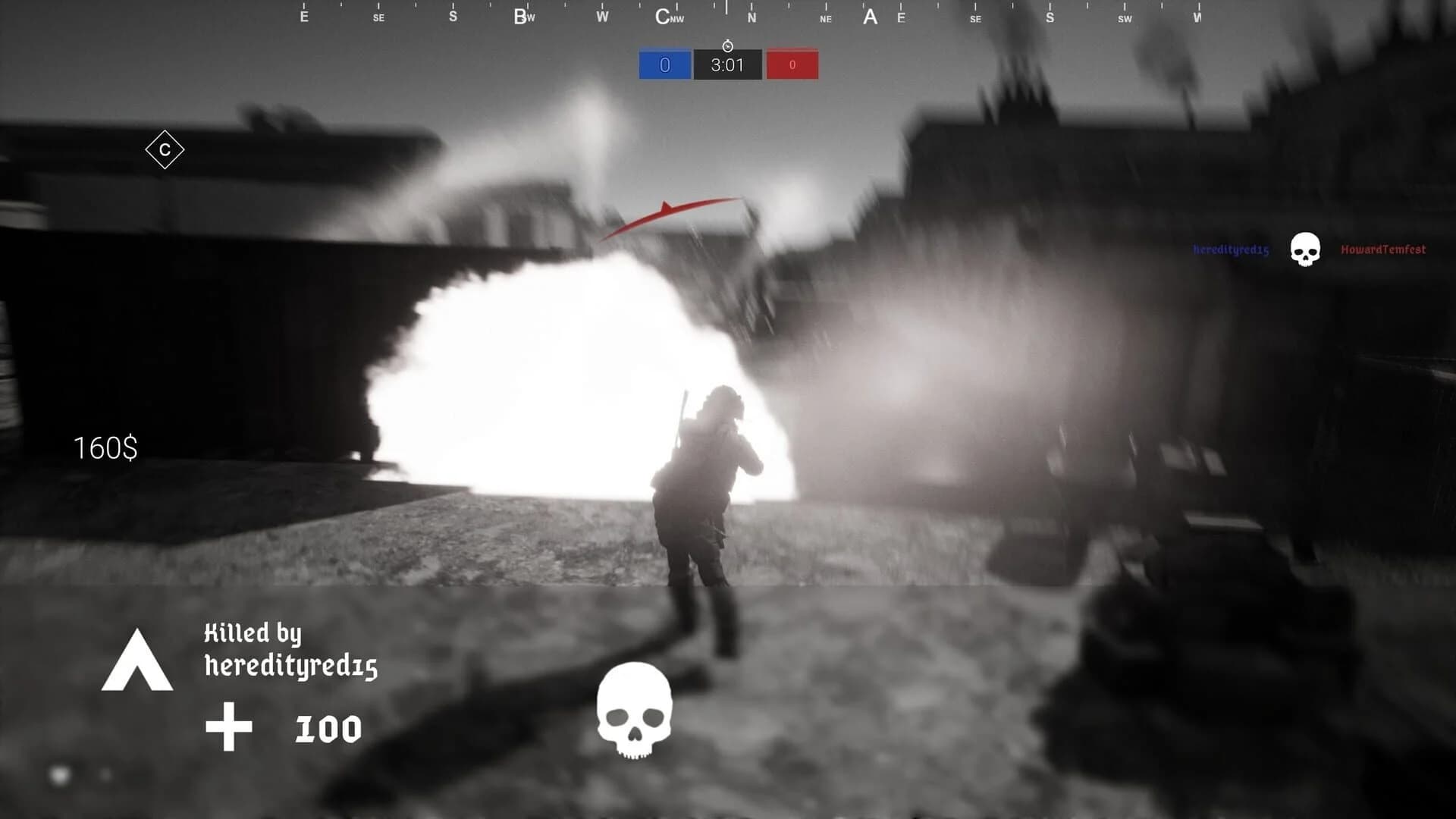Click the blue team score box
This screenshot has height=819, width=1456.
pyautogui.click(x=664, y=64)
